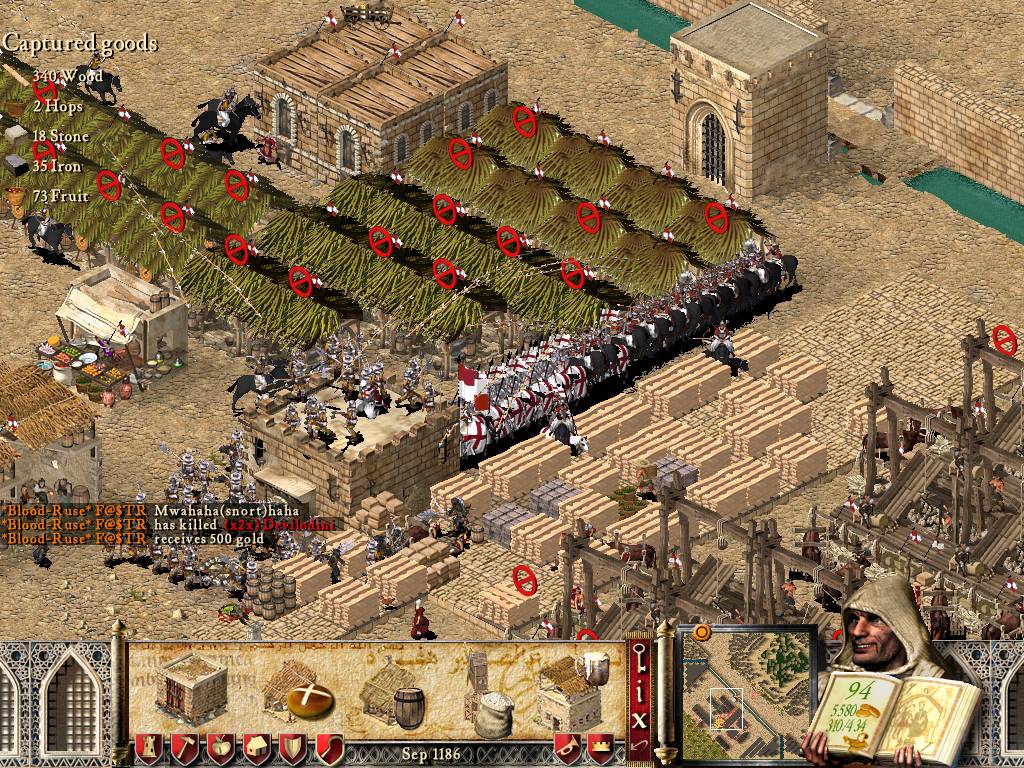The image size is (1024, 768).
Task: Open the industry pickaxe category
Action: (x=184, y=747)
